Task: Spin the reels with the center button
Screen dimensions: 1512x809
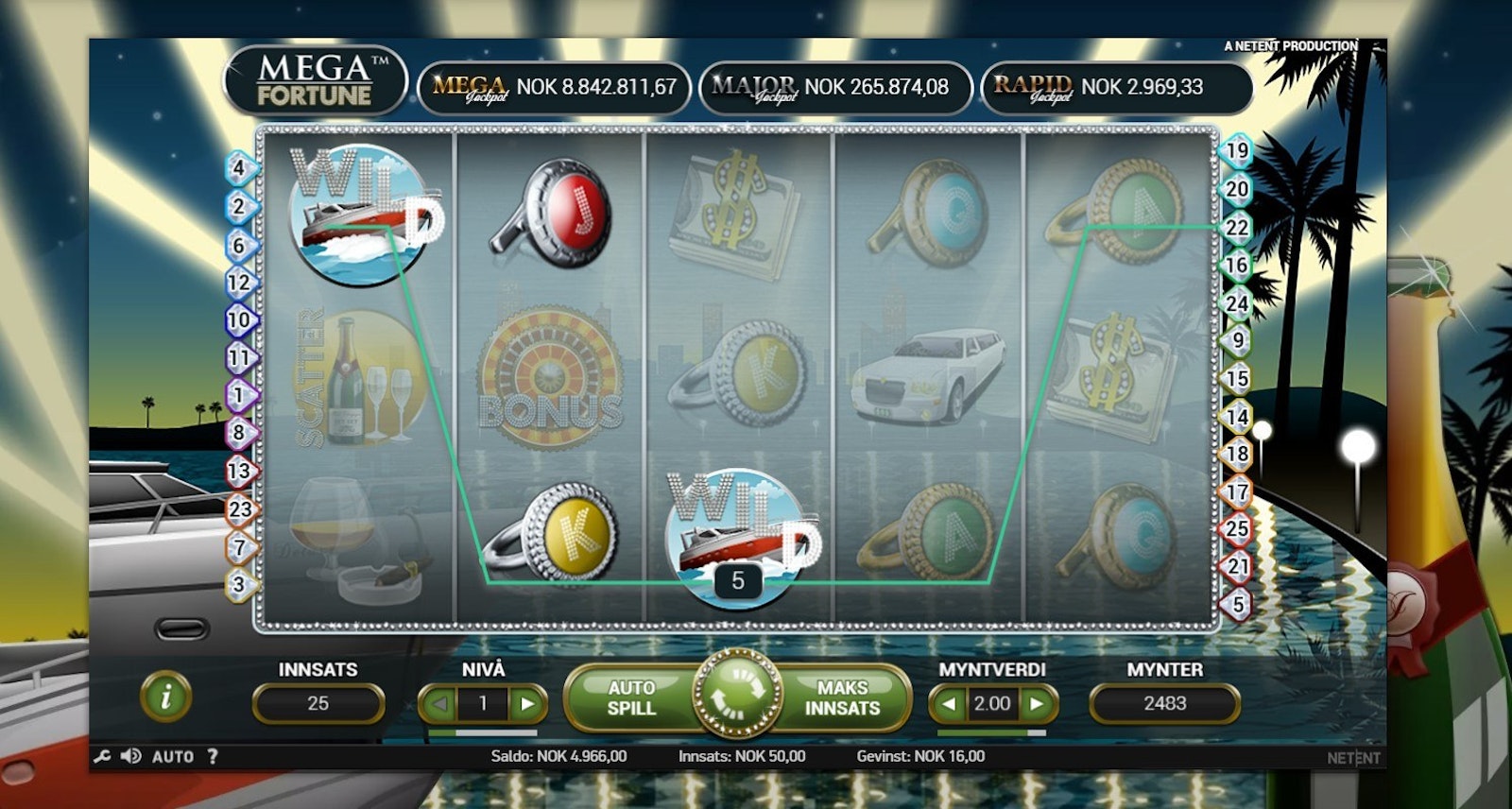Action: (737, 697)
